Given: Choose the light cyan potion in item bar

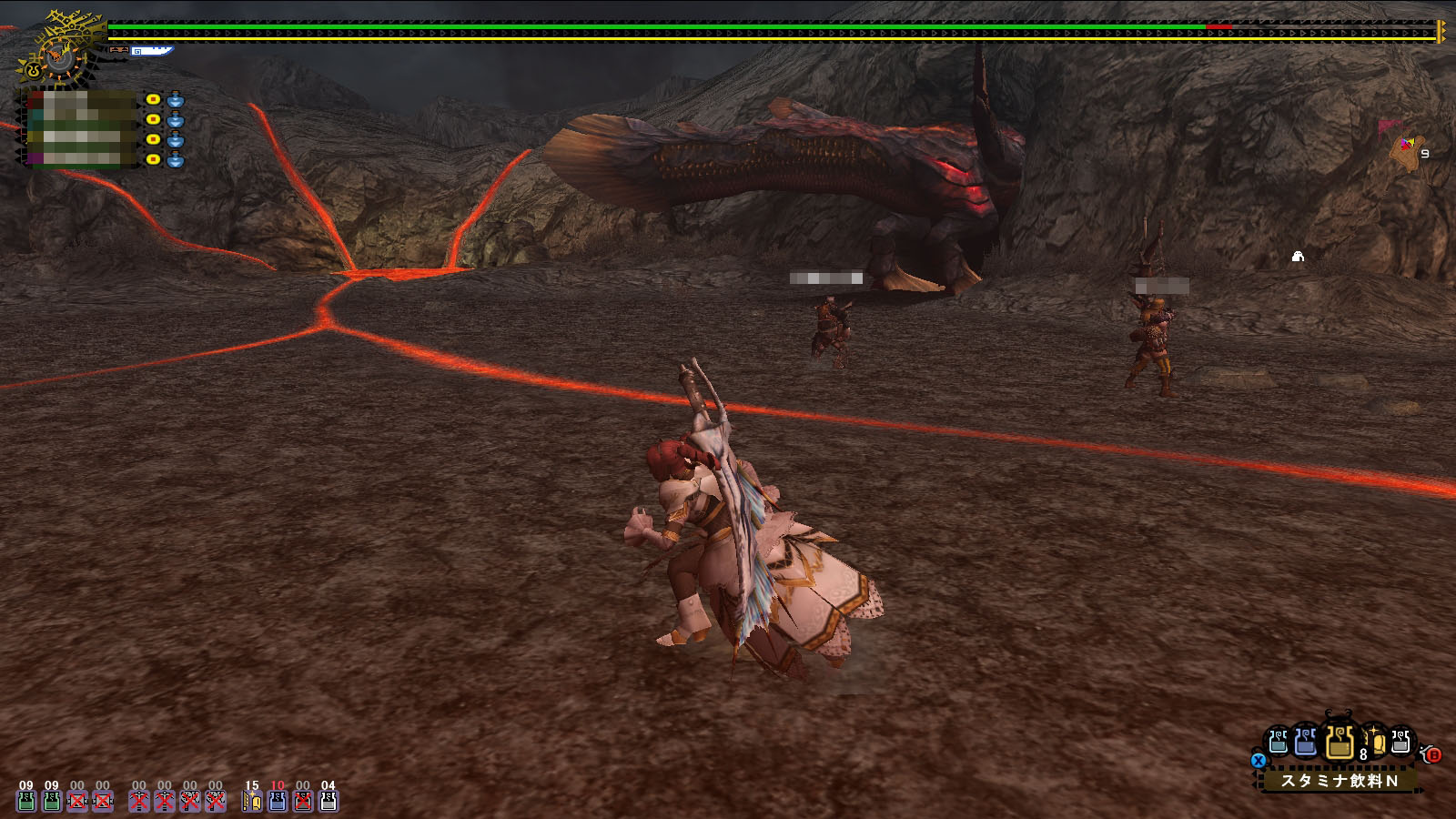Looking at the screenshot, I should [x=1279, y=743].
